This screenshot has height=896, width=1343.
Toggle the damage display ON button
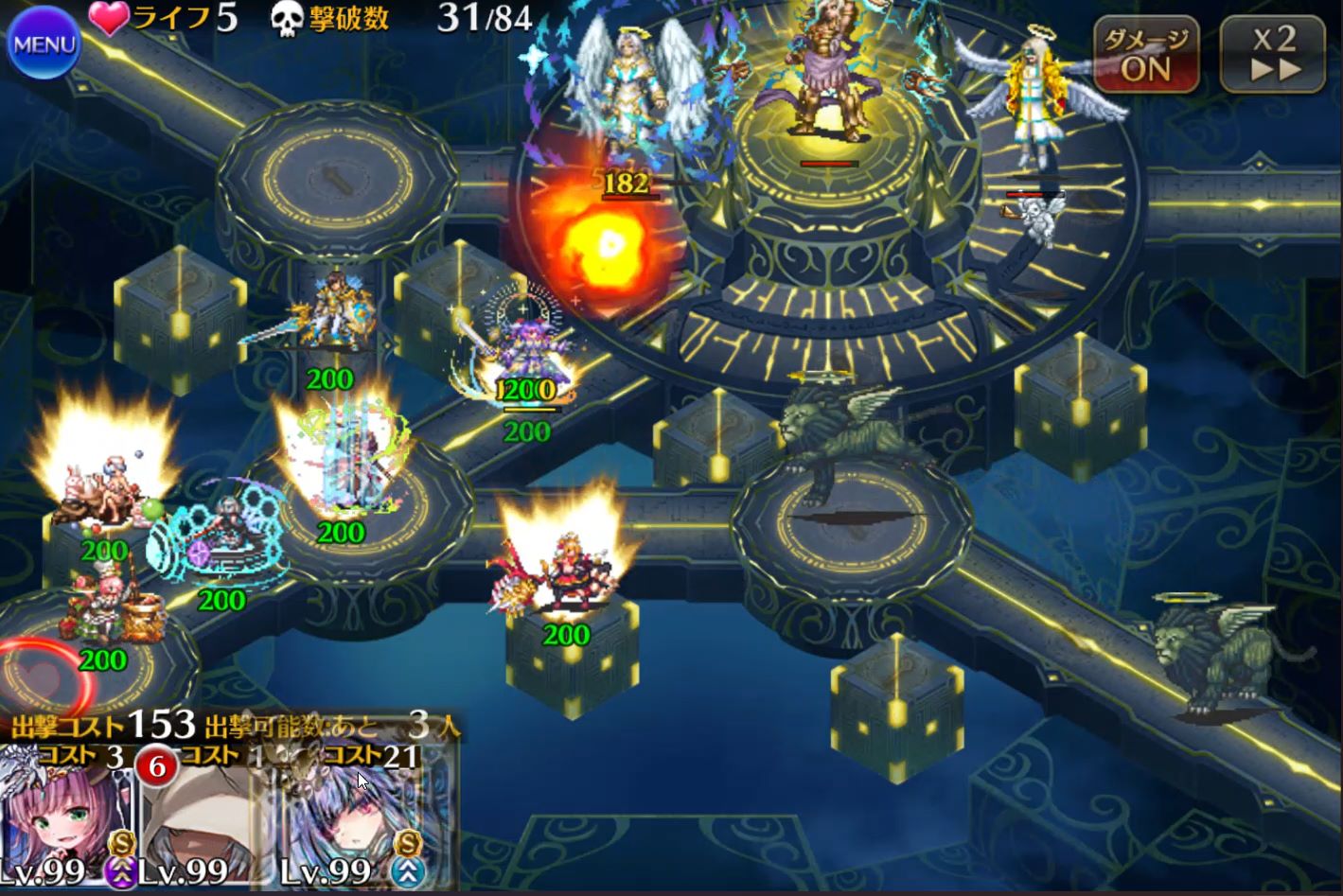tap(1146, 56)
